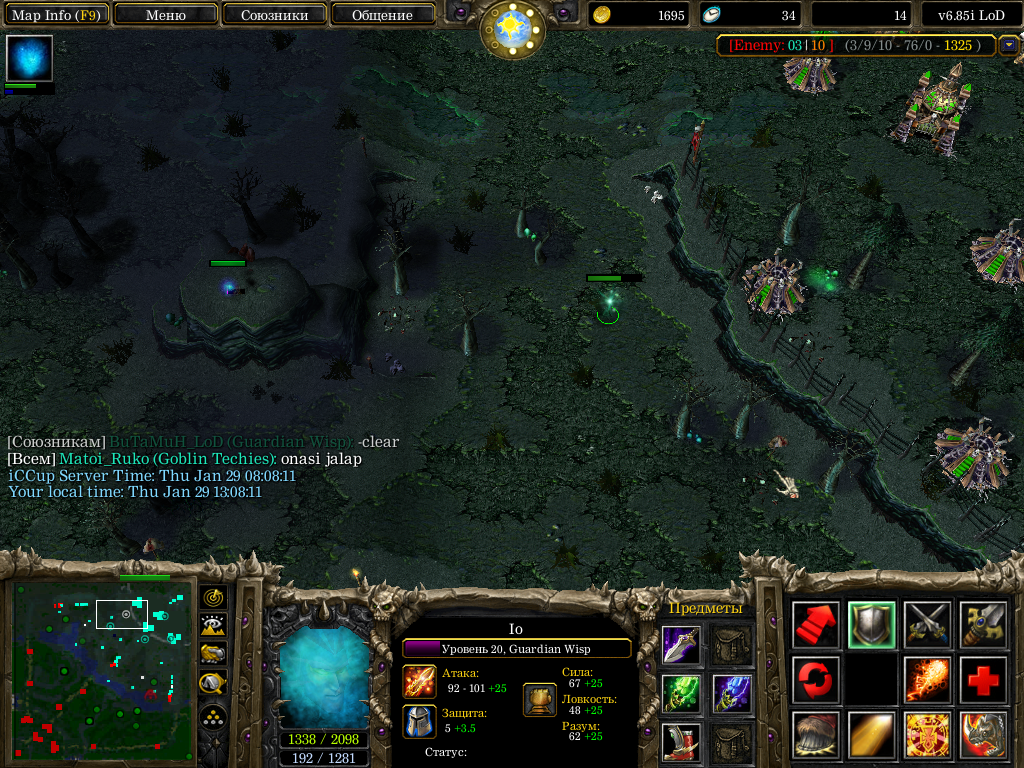Toggle the formation movement button
This screenshot has height=768, width=1024.
[x=213, y=718]
